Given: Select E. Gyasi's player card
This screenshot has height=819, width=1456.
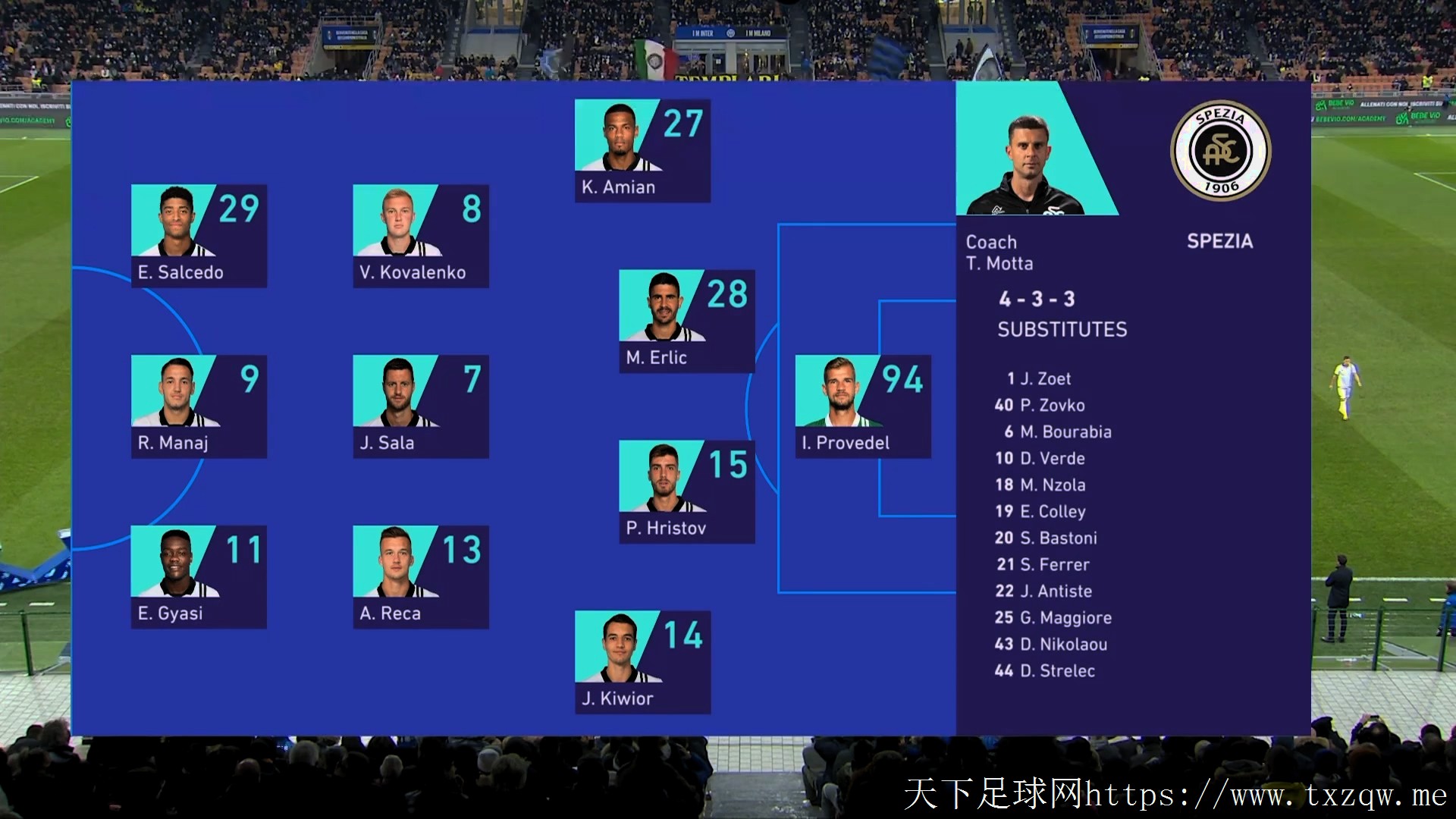Looking at the screenshot, I should tap(199, 577).
